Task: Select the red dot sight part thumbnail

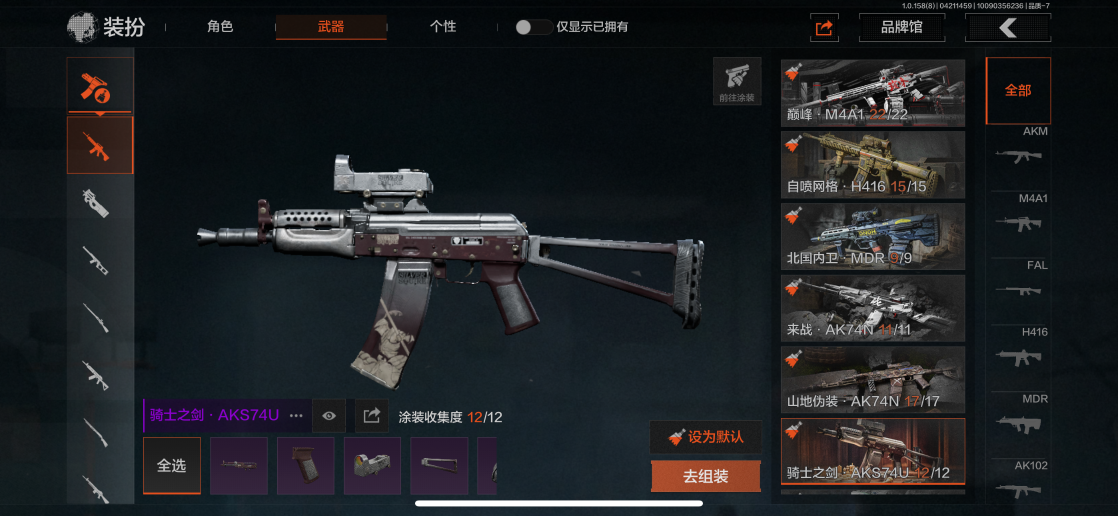Action: pyautogui.click(x=372, y=466)
